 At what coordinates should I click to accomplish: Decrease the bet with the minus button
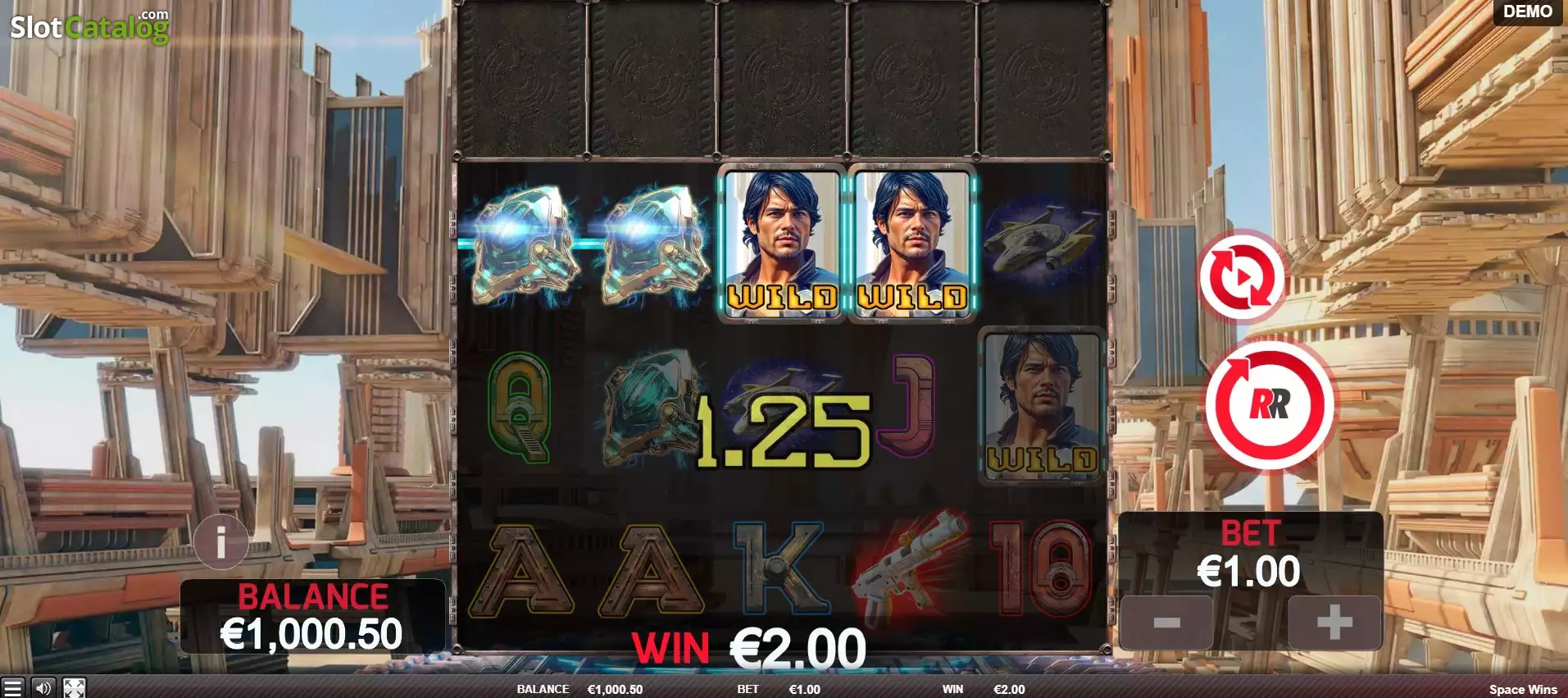1166,623
